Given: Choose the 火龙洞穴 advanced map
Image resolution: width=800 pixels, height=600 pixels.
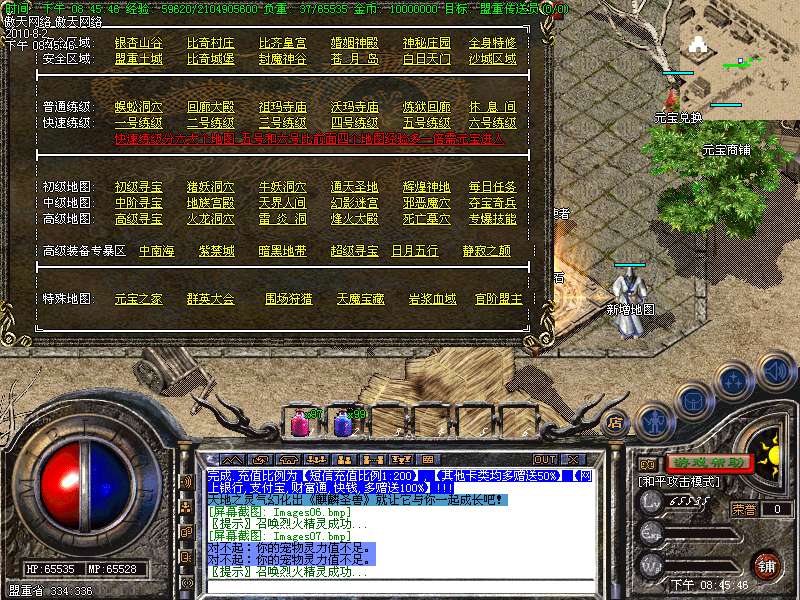Looking at the screenshot, I should [x=210, y=219].
